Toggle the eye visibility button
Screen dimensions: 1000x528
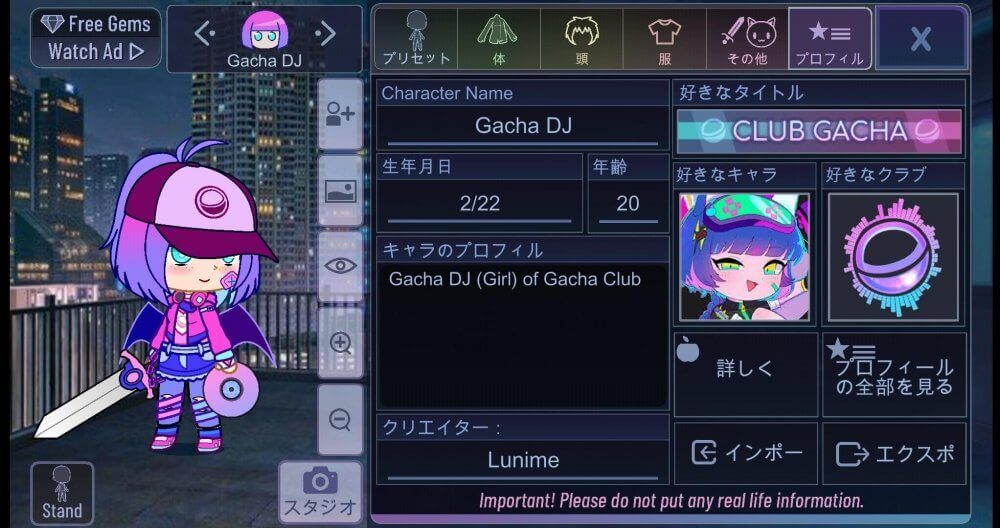click(x=340, y=266)
